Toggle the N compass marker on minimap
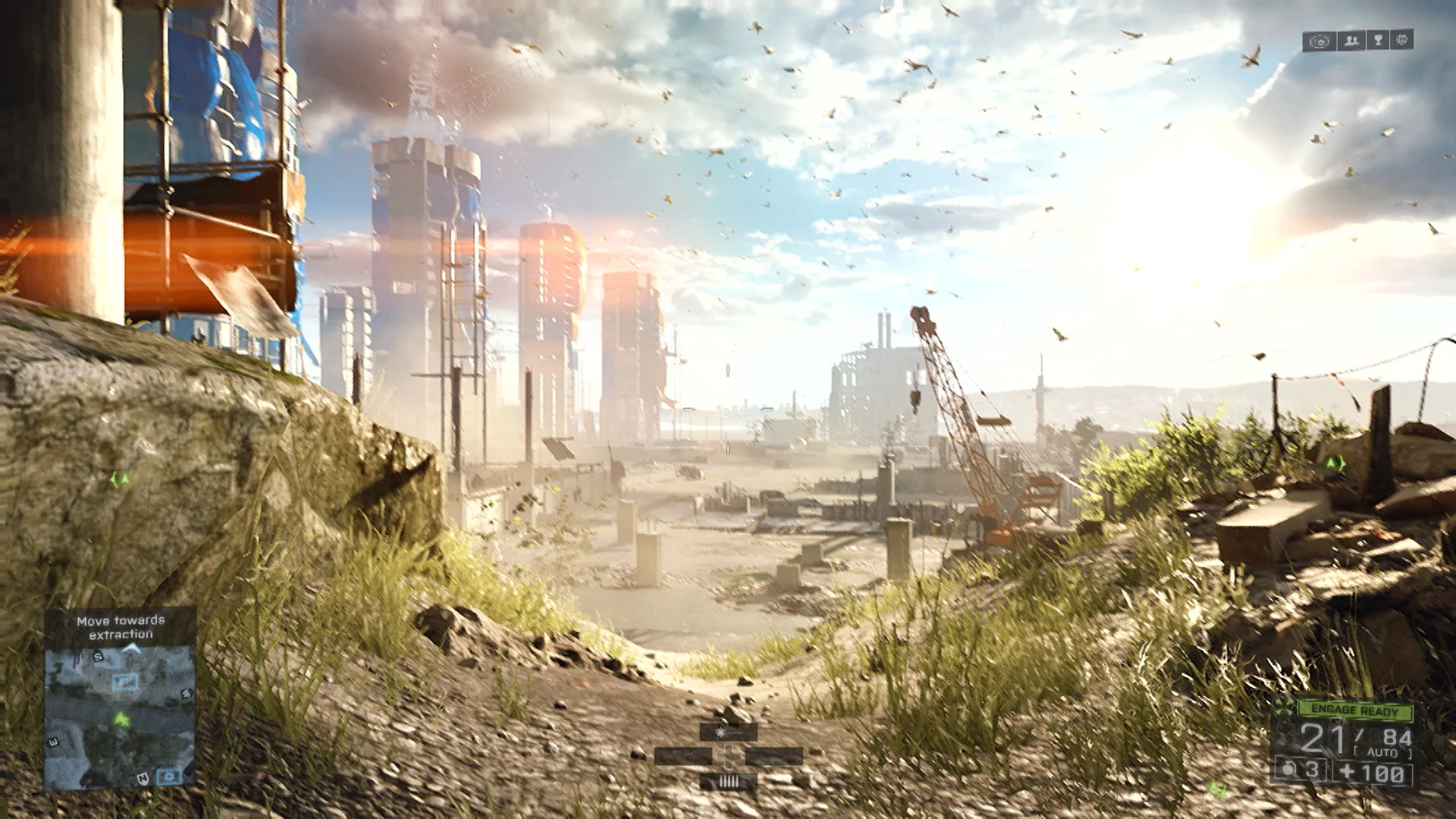1456x819 pixels. [x=142, y=778]
